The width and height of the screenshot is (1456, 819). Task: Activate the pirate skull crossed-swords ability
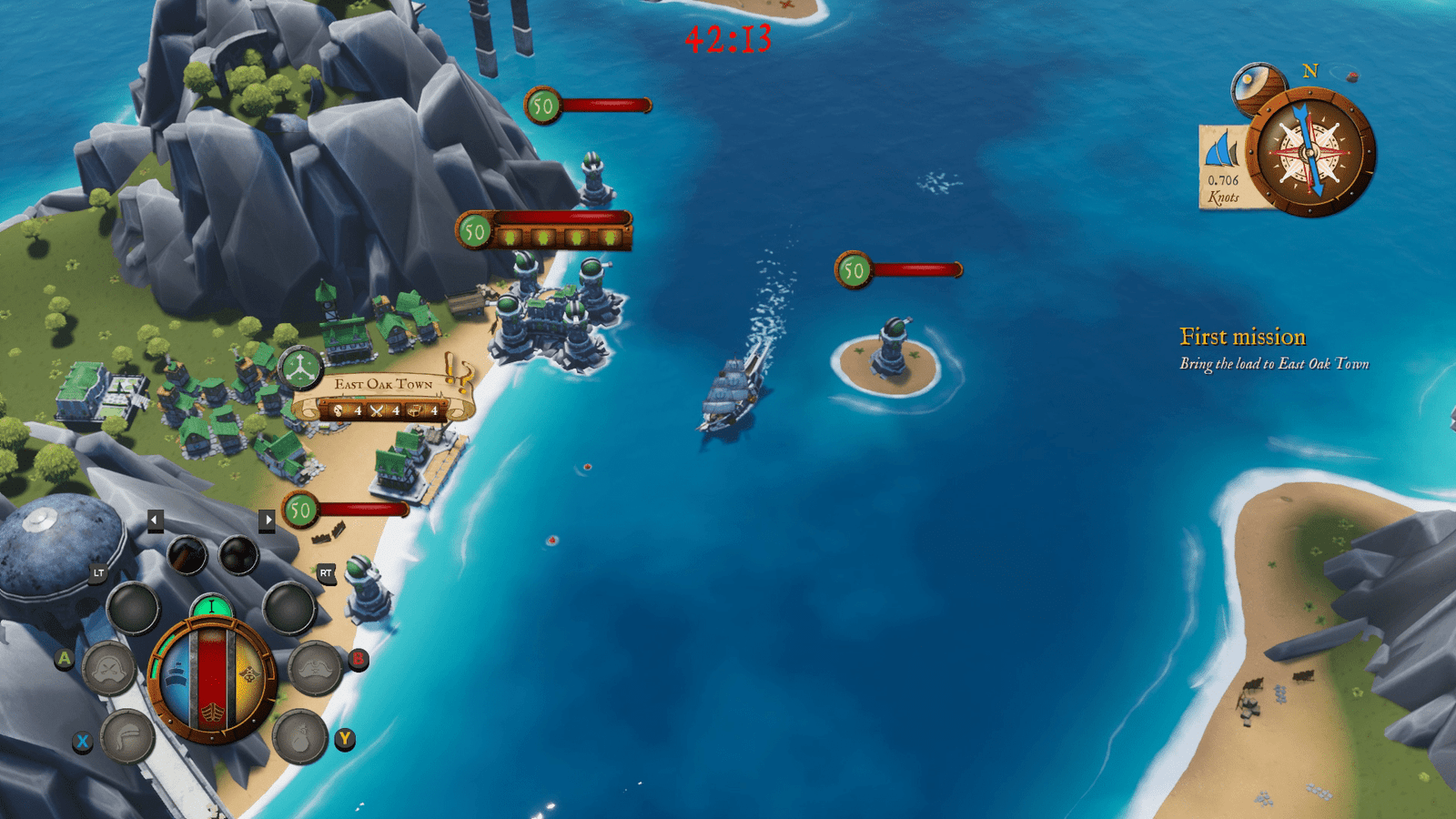click(x=109, y=669)
